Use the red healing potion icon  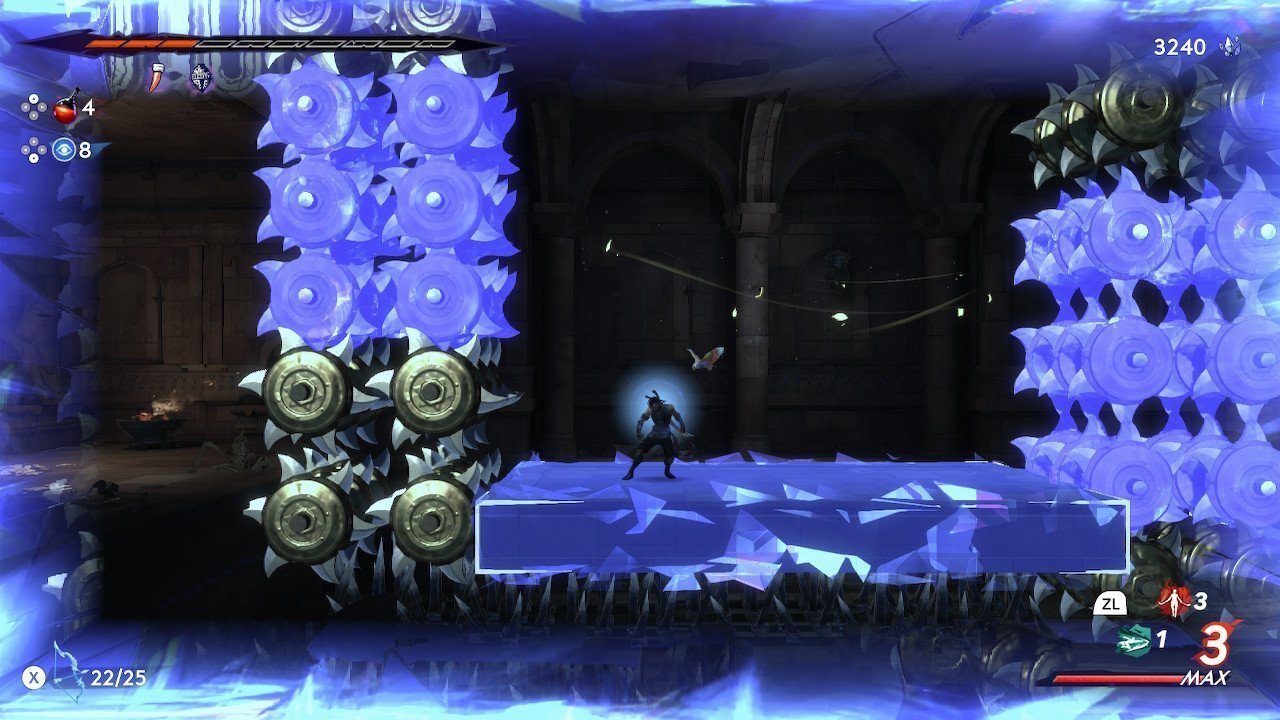(67, 107)
